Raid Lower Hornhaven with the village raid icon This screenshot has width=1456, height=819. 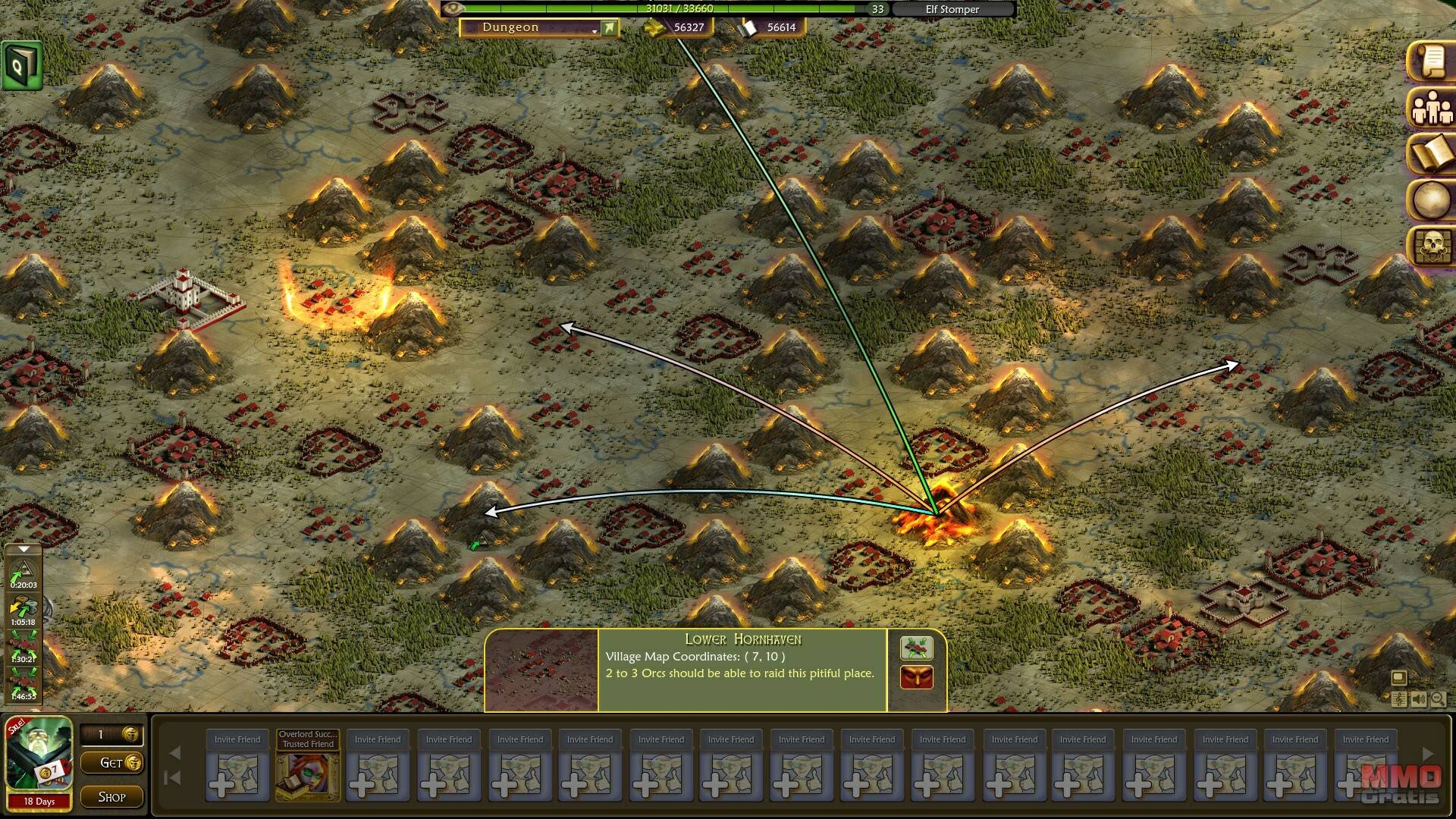[x=916, y=648]
